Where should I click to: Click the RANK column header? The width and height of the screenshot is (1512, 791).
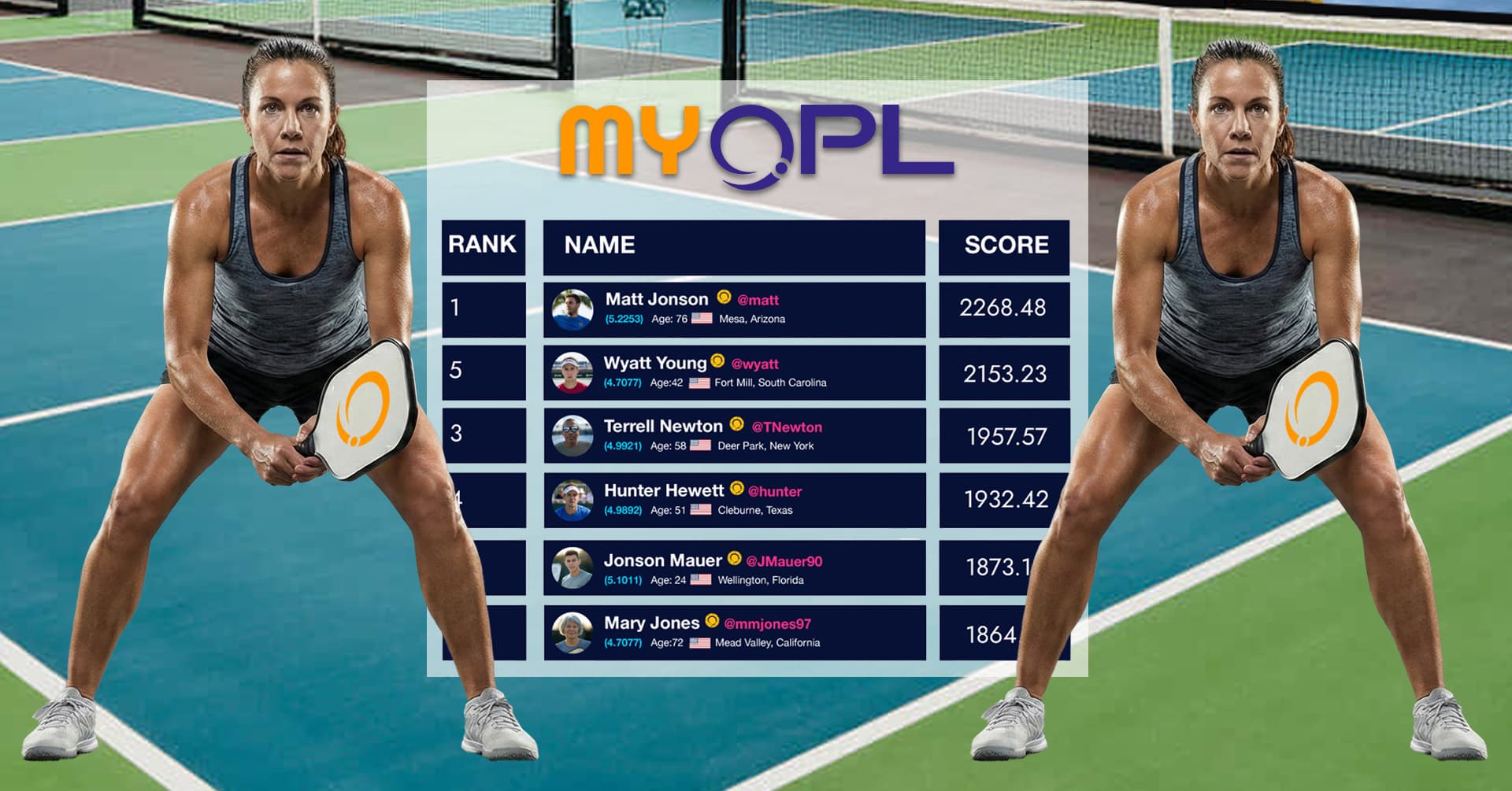[483, 246]
